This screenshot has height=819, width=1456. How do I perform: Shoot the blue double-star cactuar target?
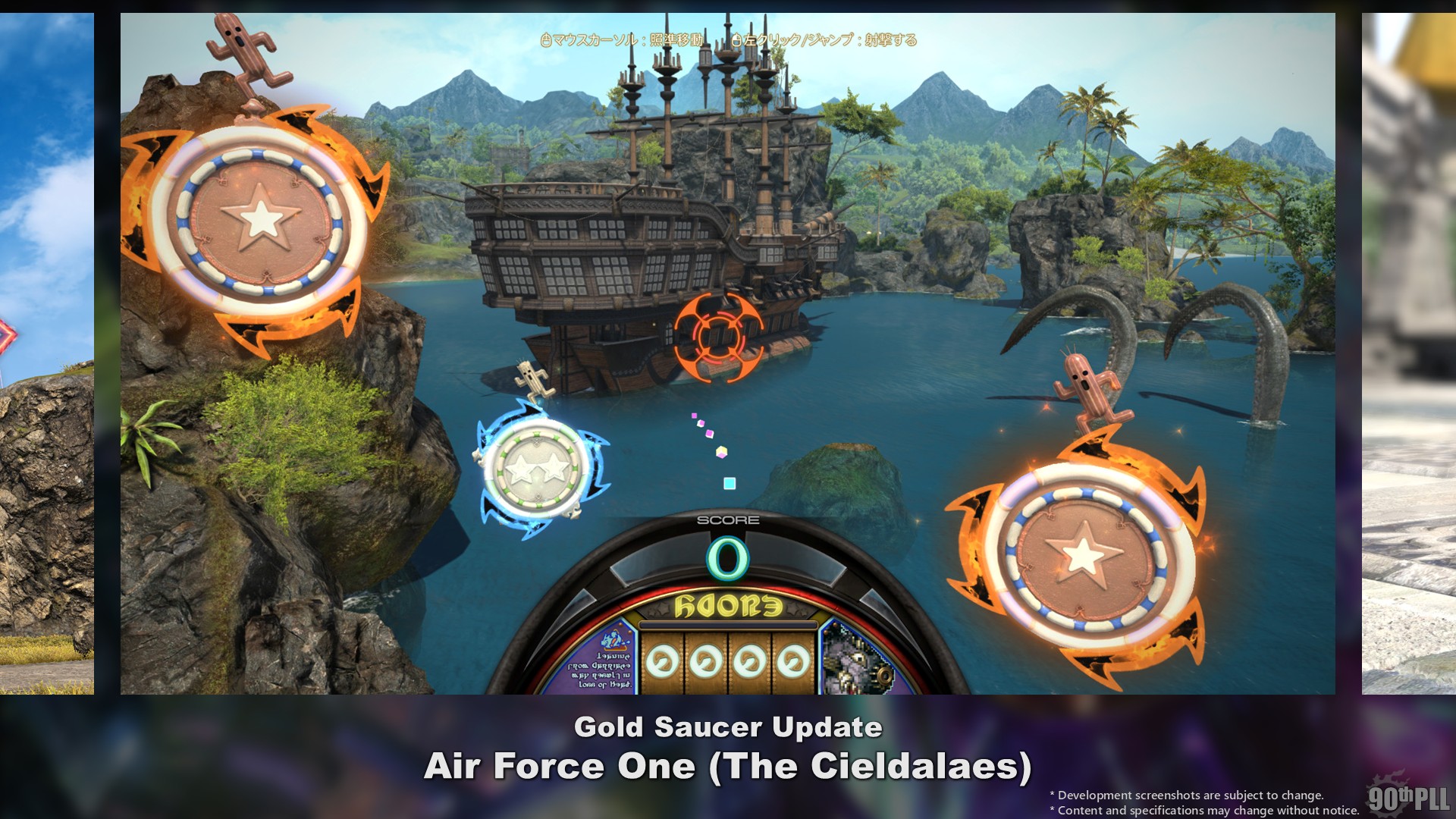point(537,469)
